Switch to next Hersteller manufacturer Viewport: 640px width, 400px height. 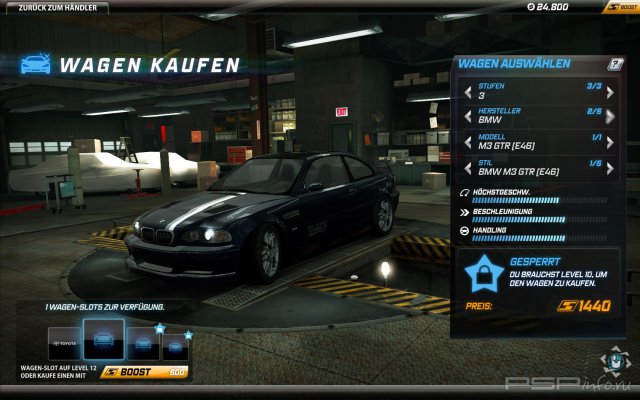(x=609, y=117)
